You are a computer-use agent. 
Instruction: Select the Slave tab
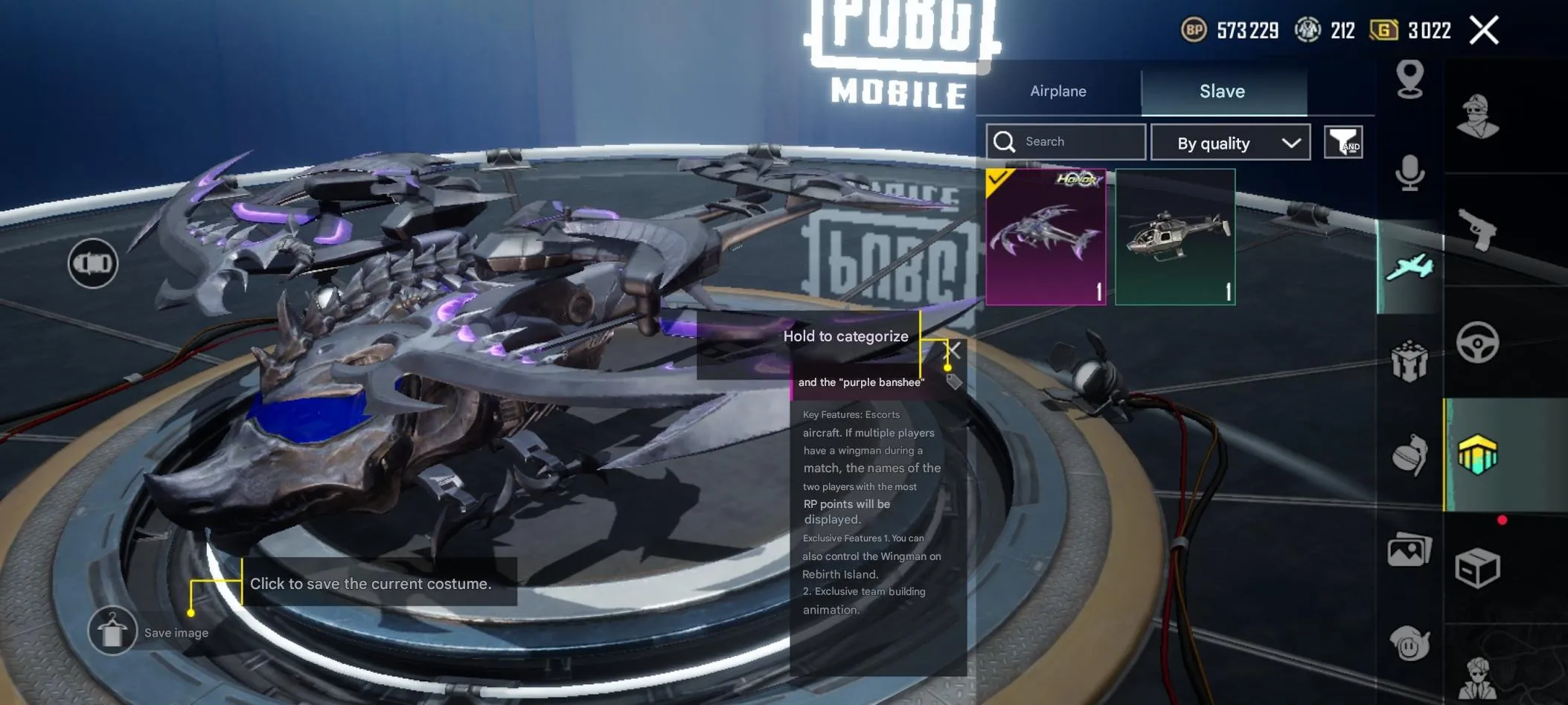(x=1222, y=91)
